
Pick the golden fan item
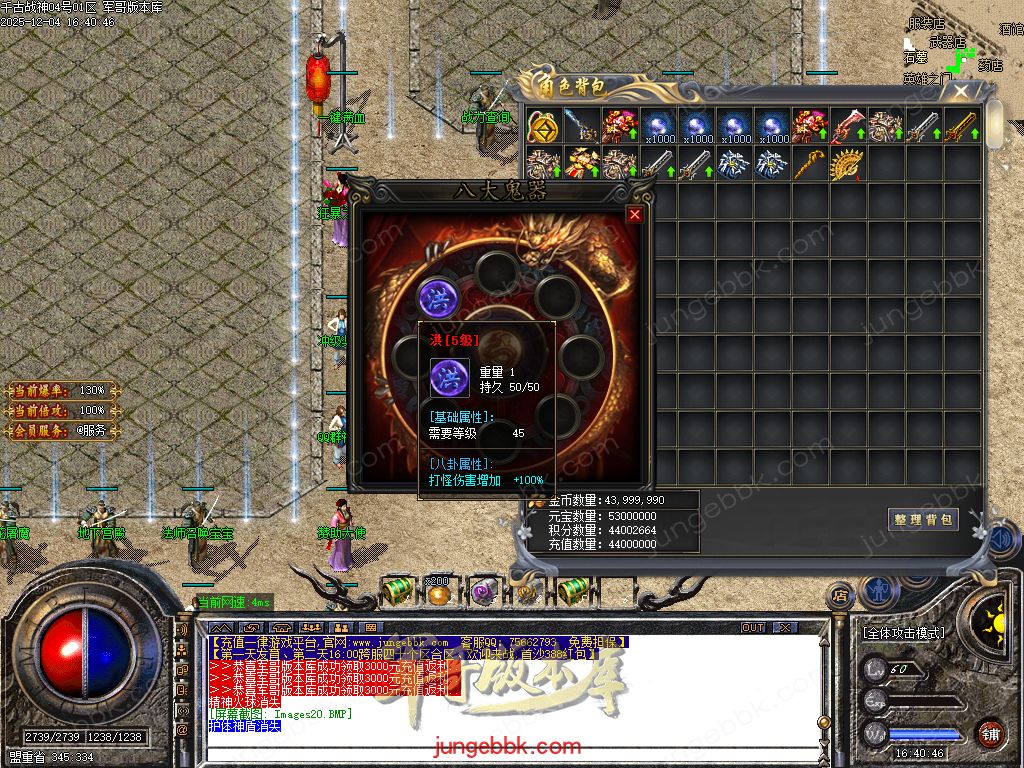click(847, 164)
